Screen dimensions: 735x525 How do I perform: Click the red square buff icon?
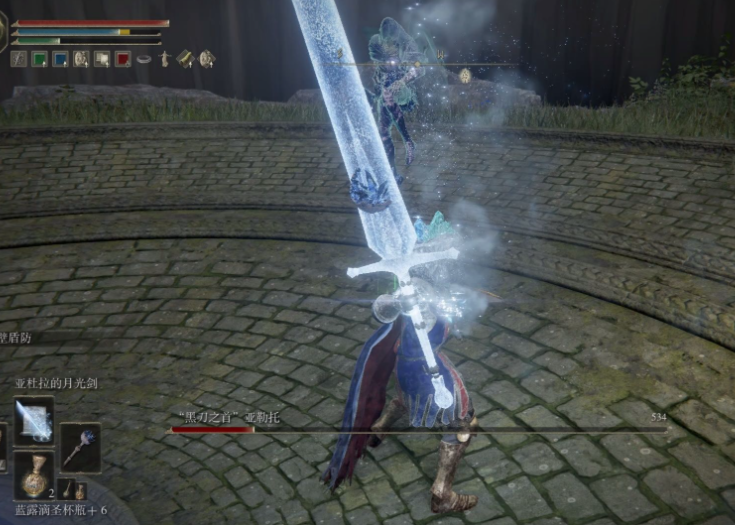point(123,59)
